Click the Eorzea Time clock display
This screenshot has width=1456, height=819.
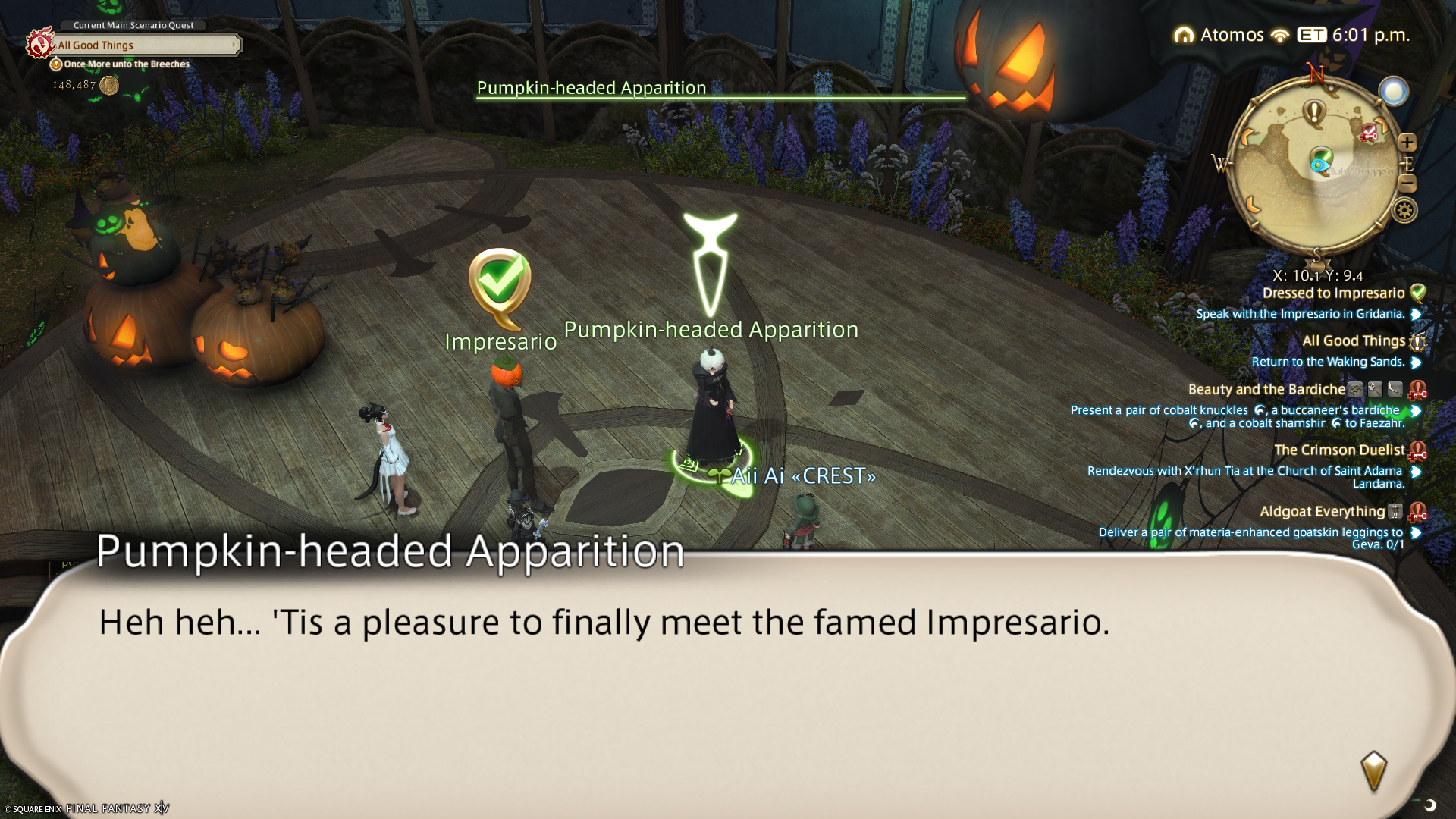click(1354, 35)
